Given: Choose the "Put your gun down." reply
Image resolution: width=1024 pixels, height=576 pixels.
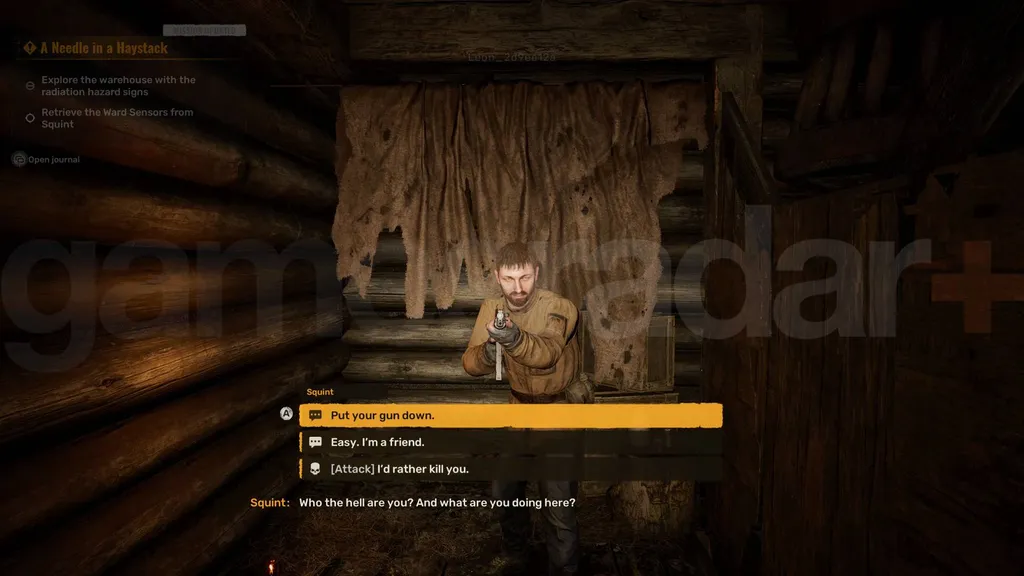Looking at the screenshot, I should pyautogui.click(x=510, y=415).
